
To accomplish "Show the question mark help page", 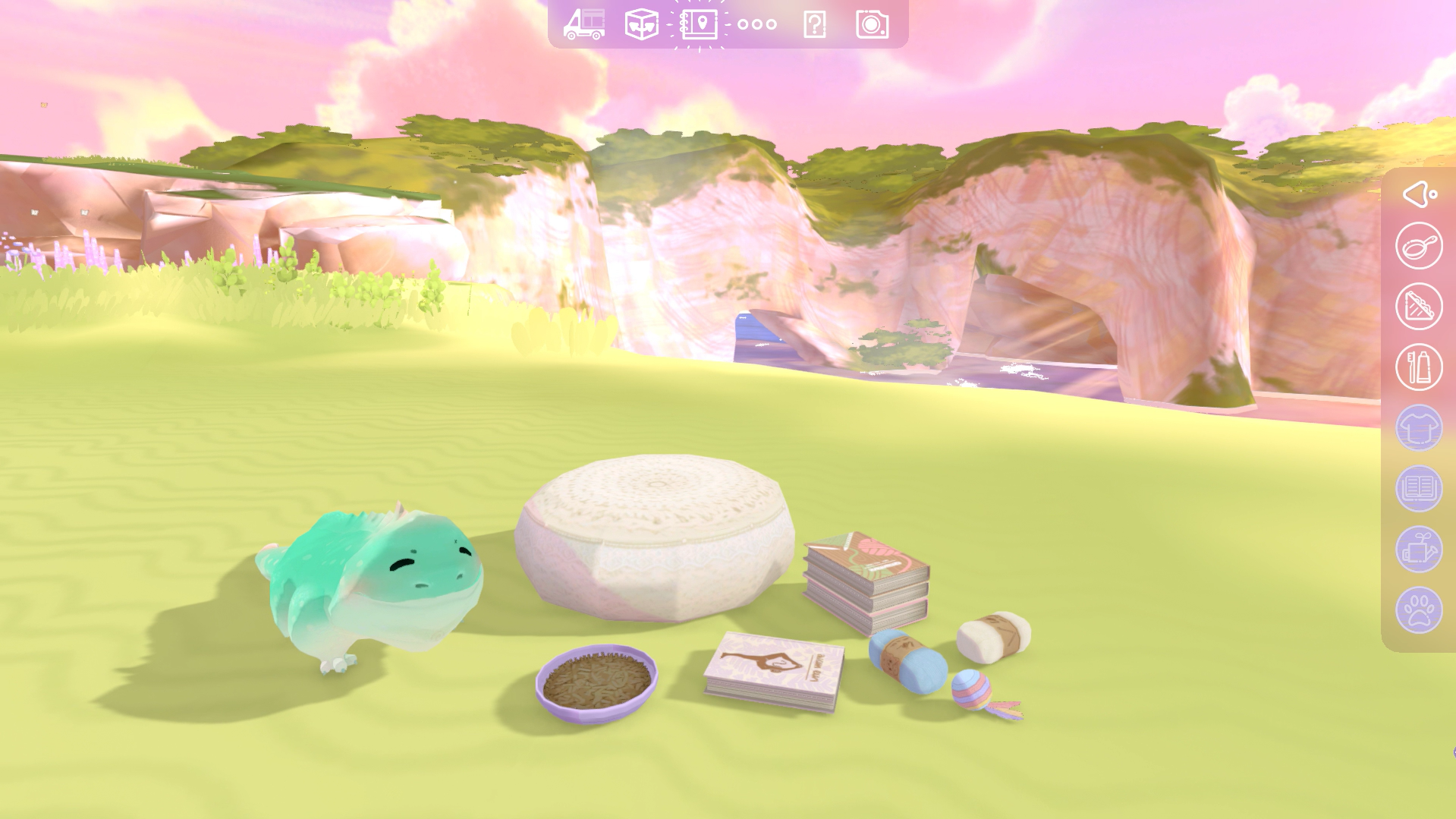I will tap(814, 25).
